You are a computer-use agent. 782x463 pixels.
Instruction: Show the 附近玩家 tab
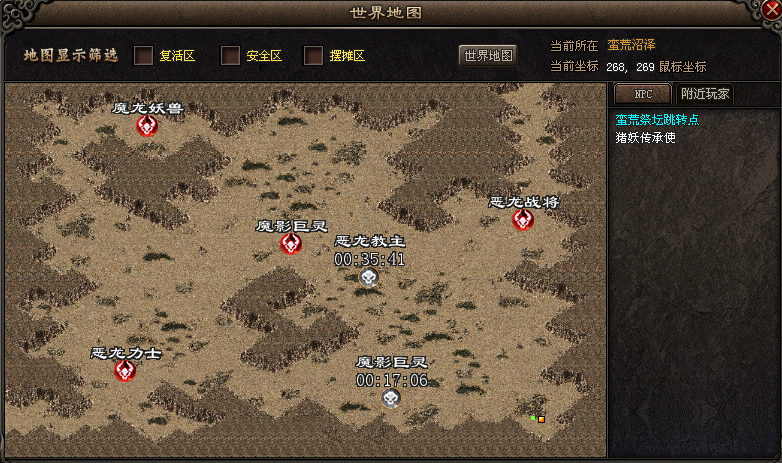pos(705,94)
